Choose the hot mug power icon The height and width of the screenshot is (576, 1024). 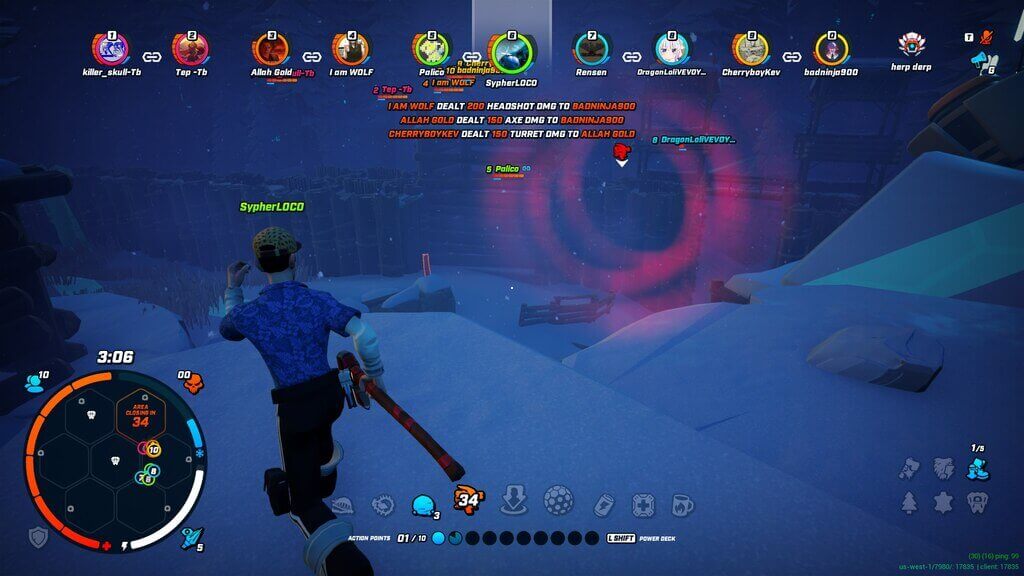[x=682, y=504]
